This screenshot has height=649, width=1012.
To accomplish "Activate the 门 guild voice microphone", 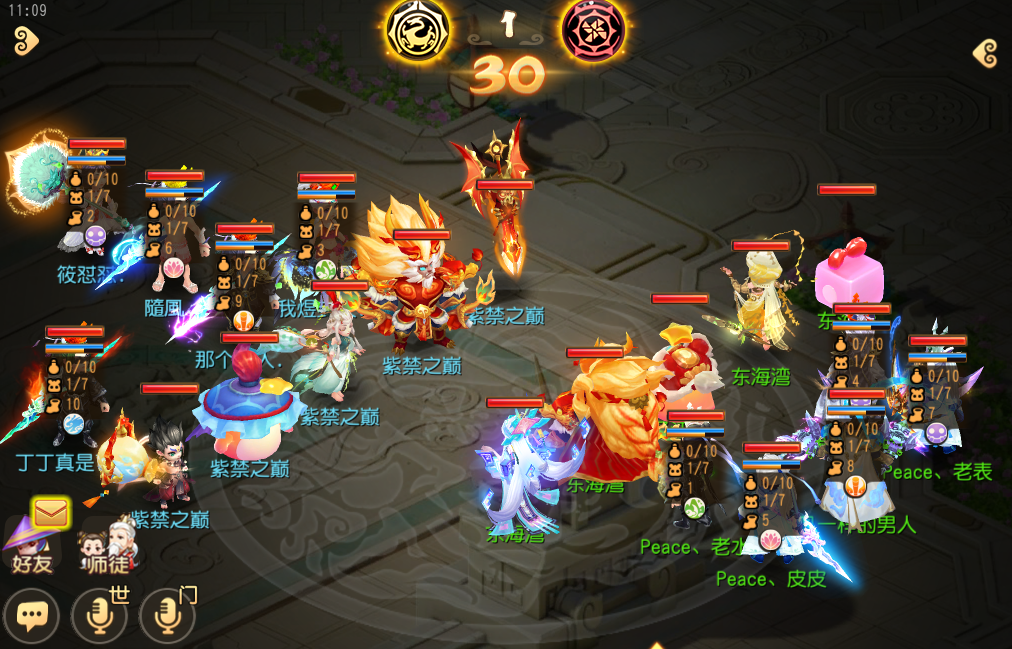I will click(x=167, y=616).
